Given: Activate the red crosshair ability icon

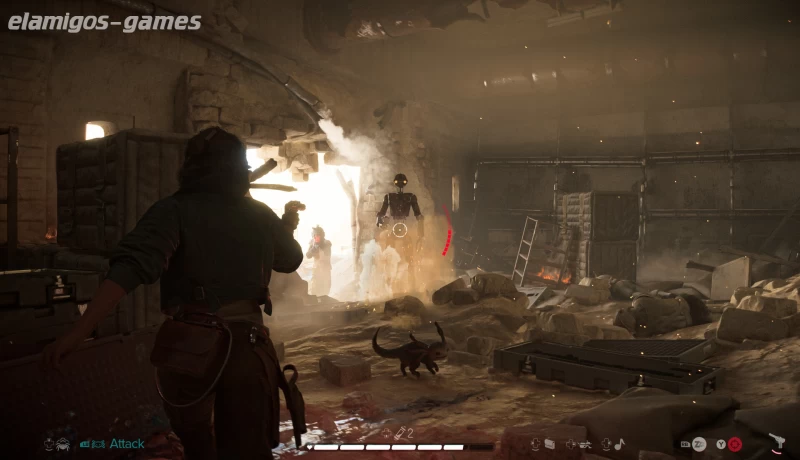Looking at the screenshot, I should [x=735, y=444].
